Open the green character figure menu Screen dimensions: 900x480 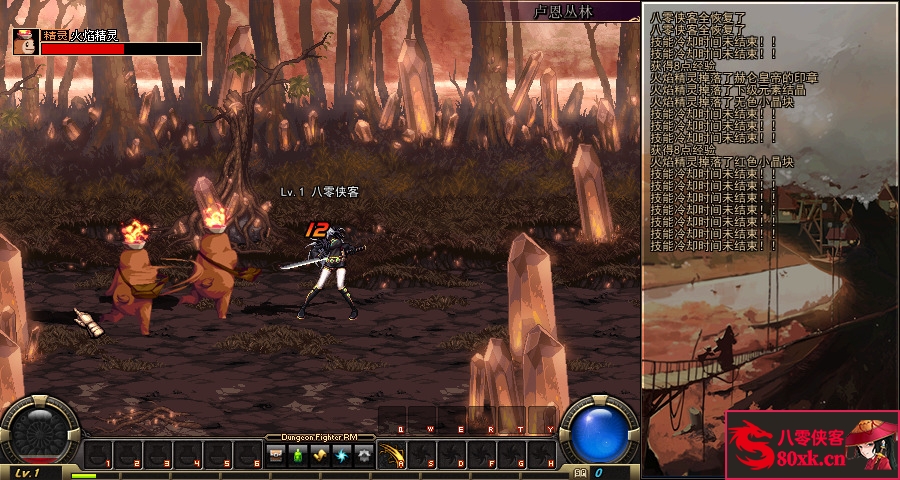click(297, 455)
